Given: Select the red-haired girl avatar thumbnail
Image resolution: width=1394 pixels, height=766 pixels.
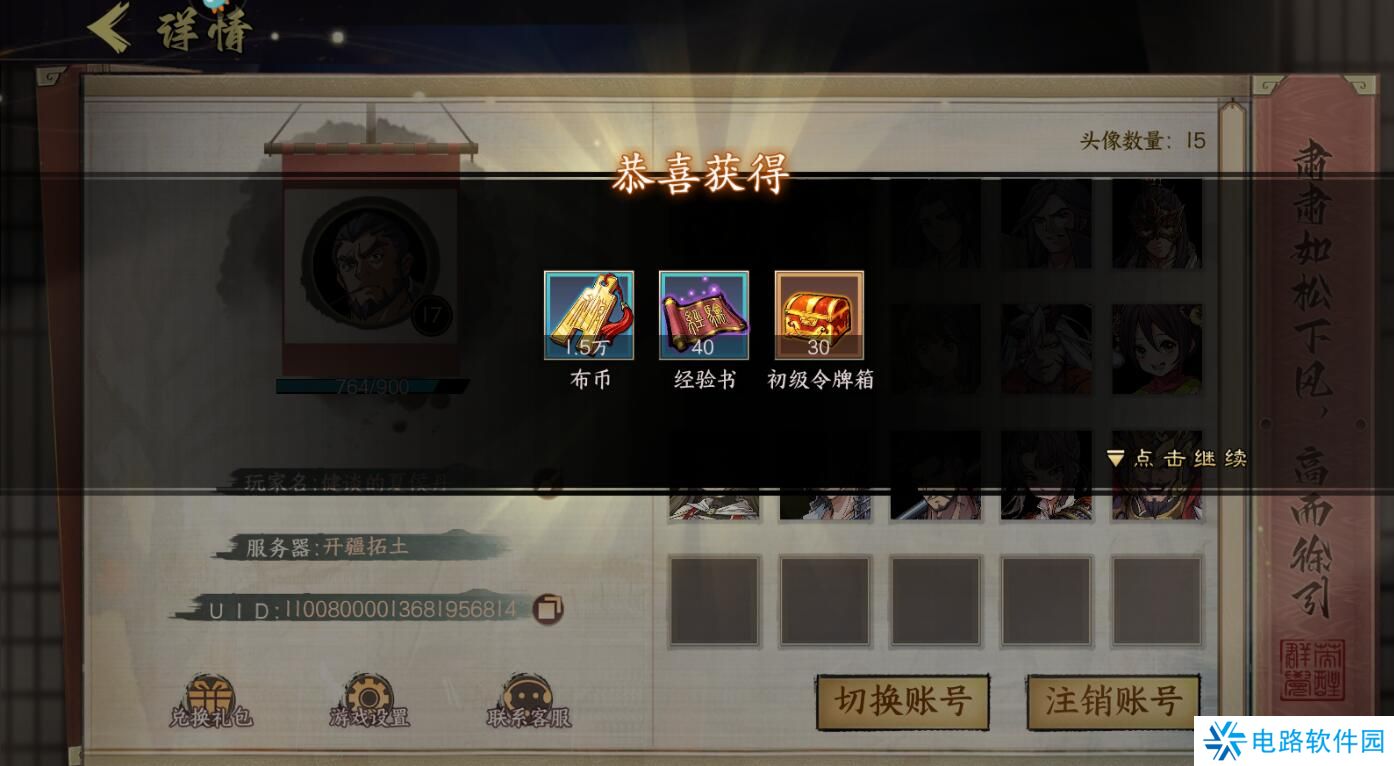Looking at the screenshot, I should pos(1157,348).
